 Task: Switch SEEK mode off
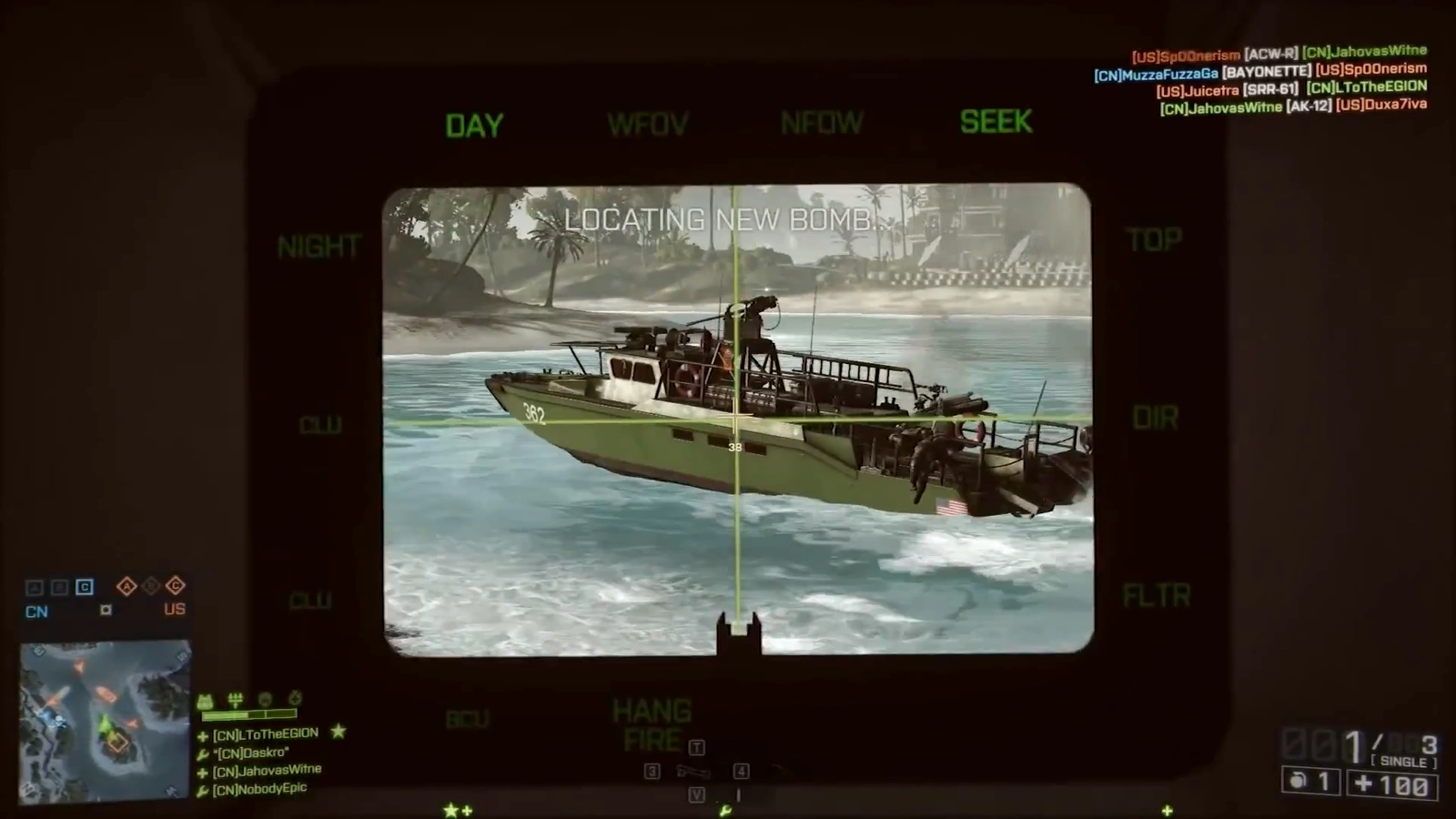996,122
